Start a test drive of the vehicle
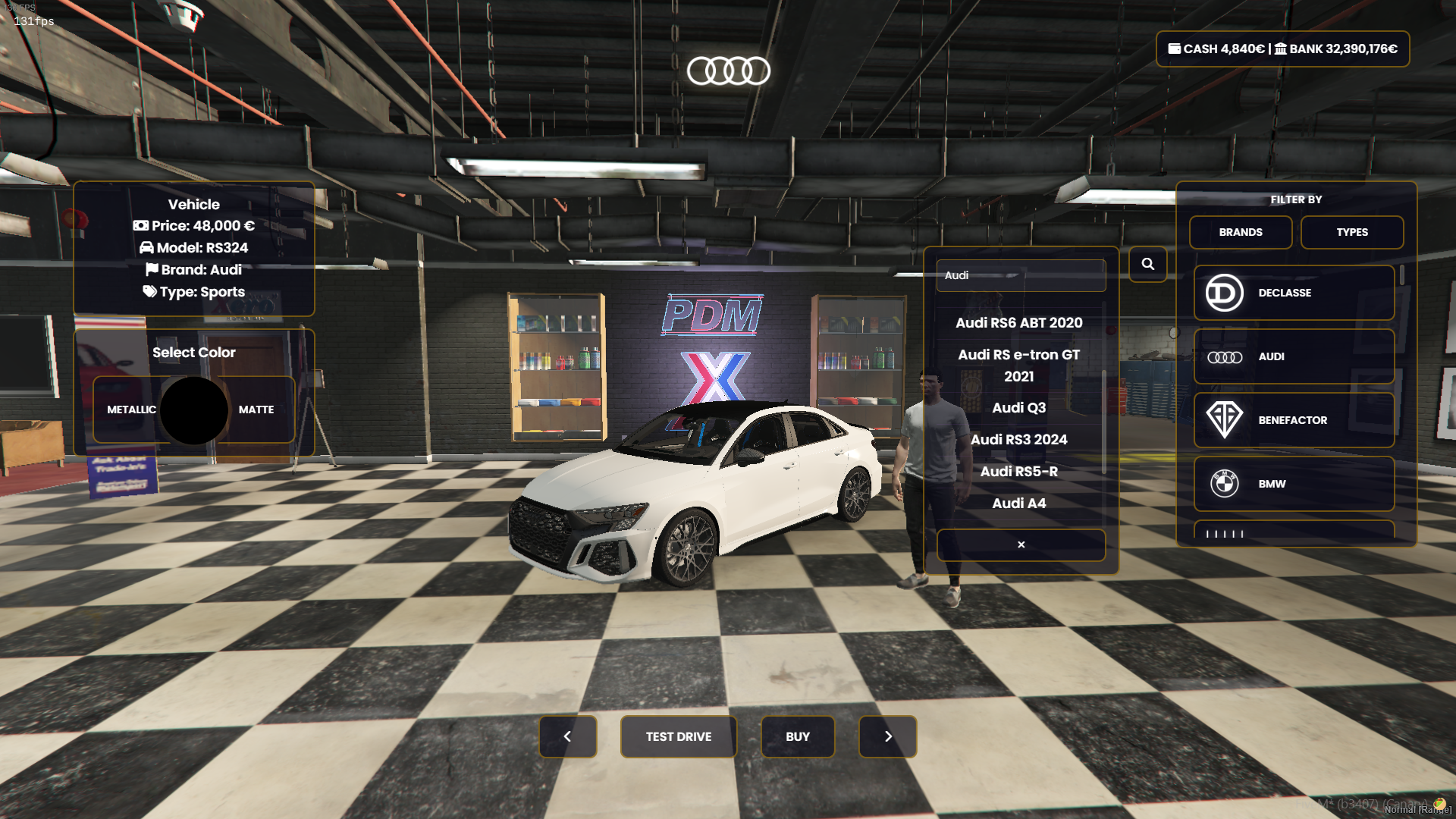The height and width of the screenshot is (819, 1456). click(678, 736)
